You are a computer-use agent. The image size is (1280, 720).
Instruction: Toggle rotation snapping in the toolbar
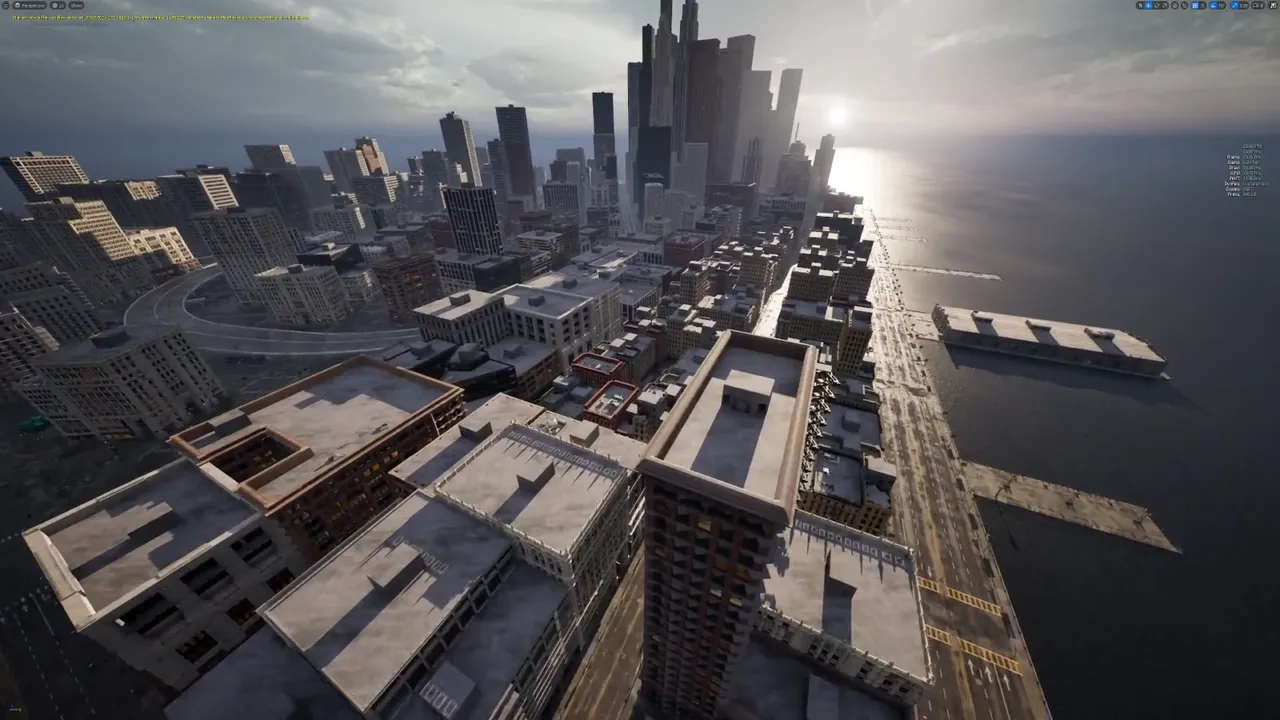pyautogui.click(x=1212, y=5)
